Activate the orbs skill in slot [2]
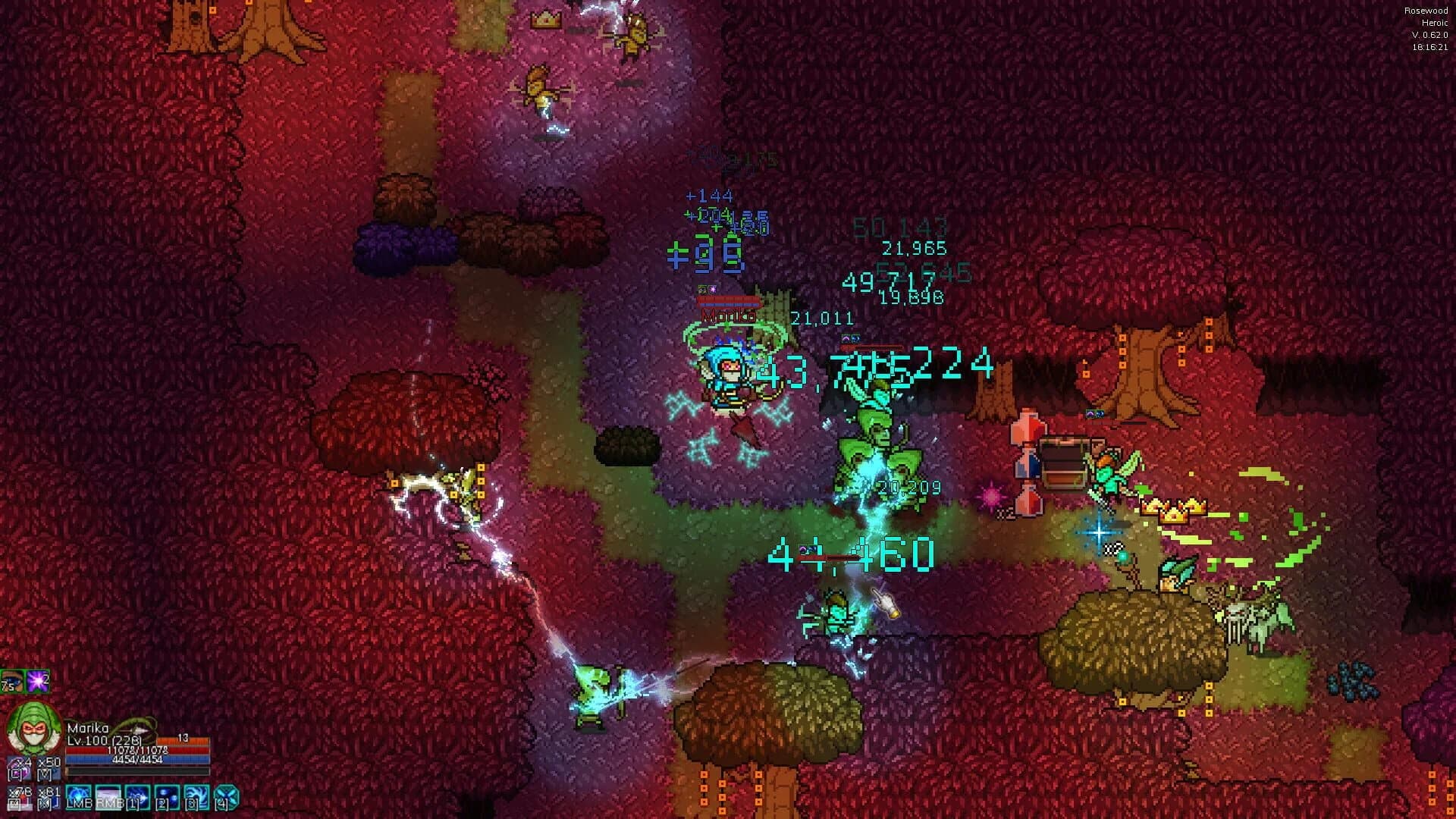The image size is (1456, 819). (x=167, y=797)
